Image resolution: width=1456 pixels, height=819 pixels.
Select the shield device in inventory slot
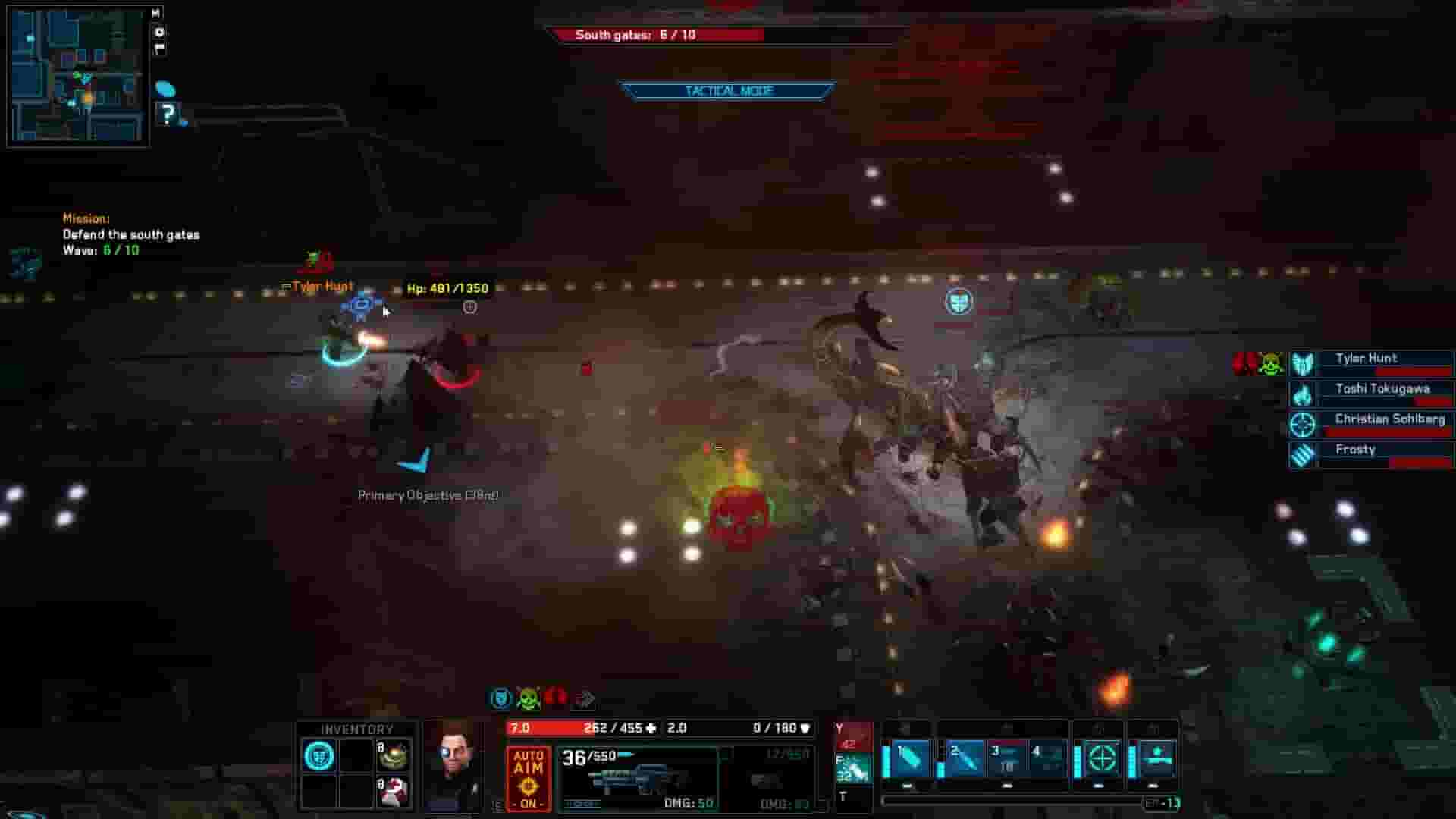(x=318, y=755)
